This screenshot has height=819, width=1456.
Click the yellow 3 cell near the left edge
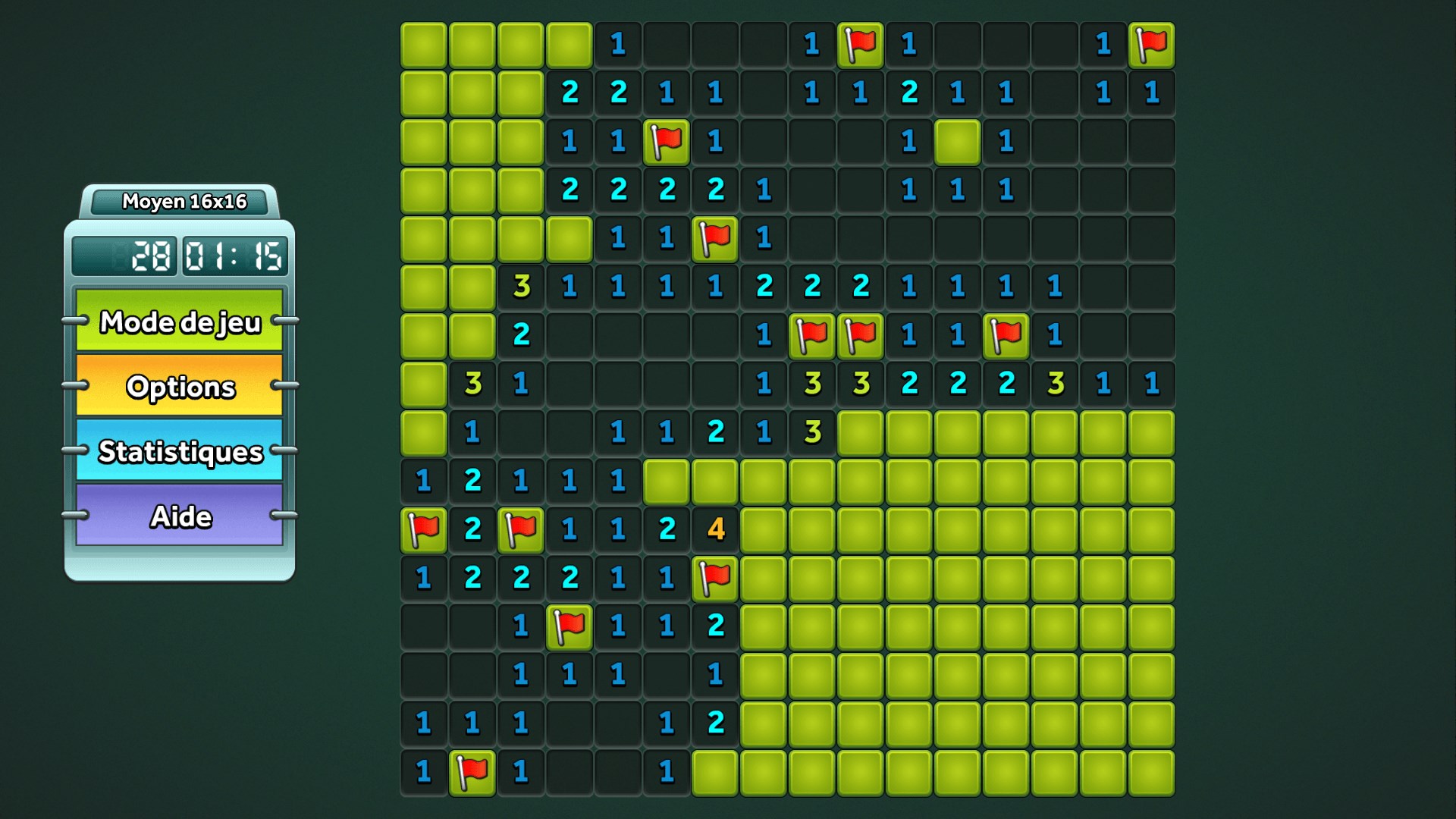click(x=472, y=383)
